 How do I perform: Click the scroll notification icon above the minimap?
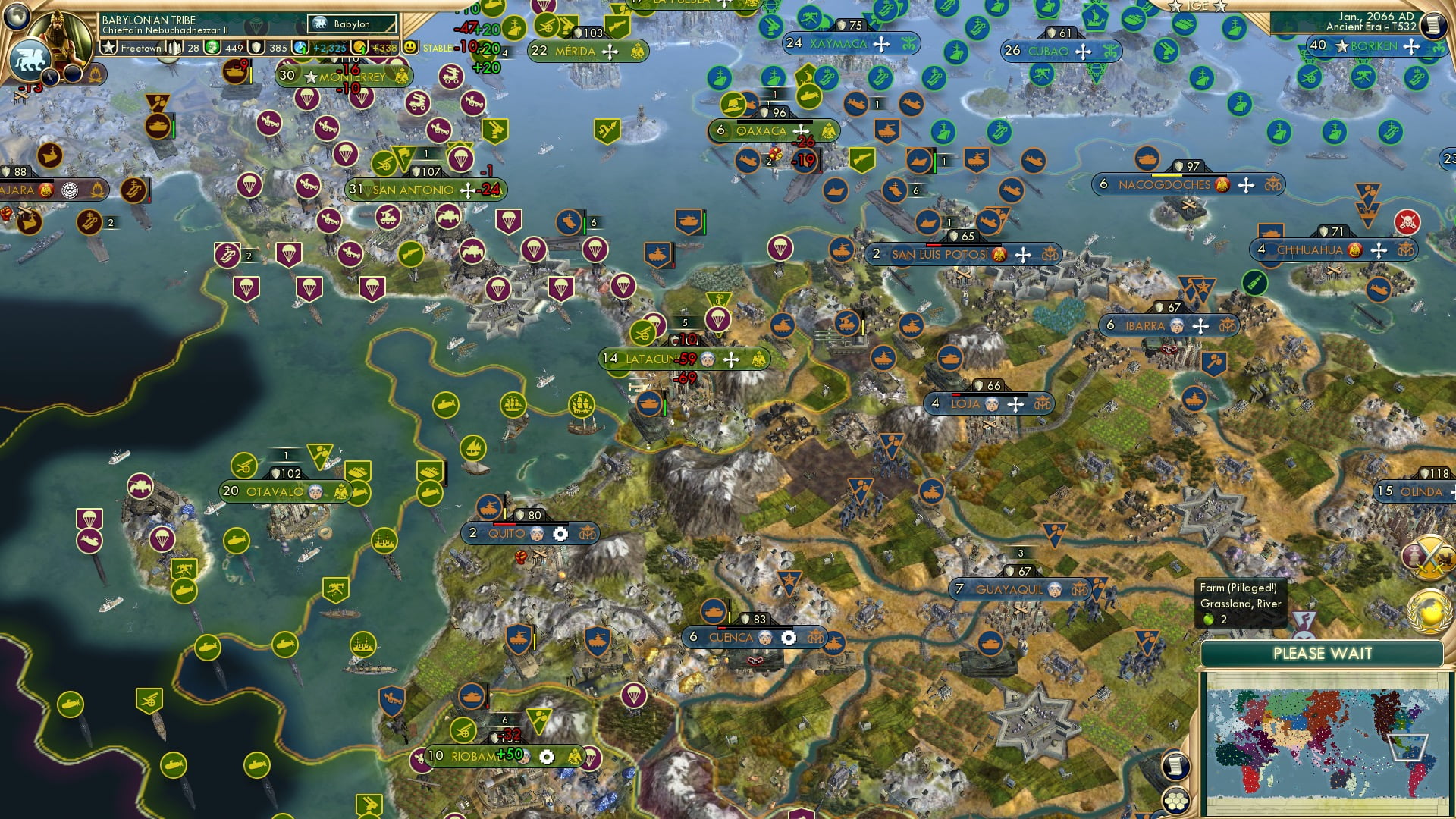1177,766
